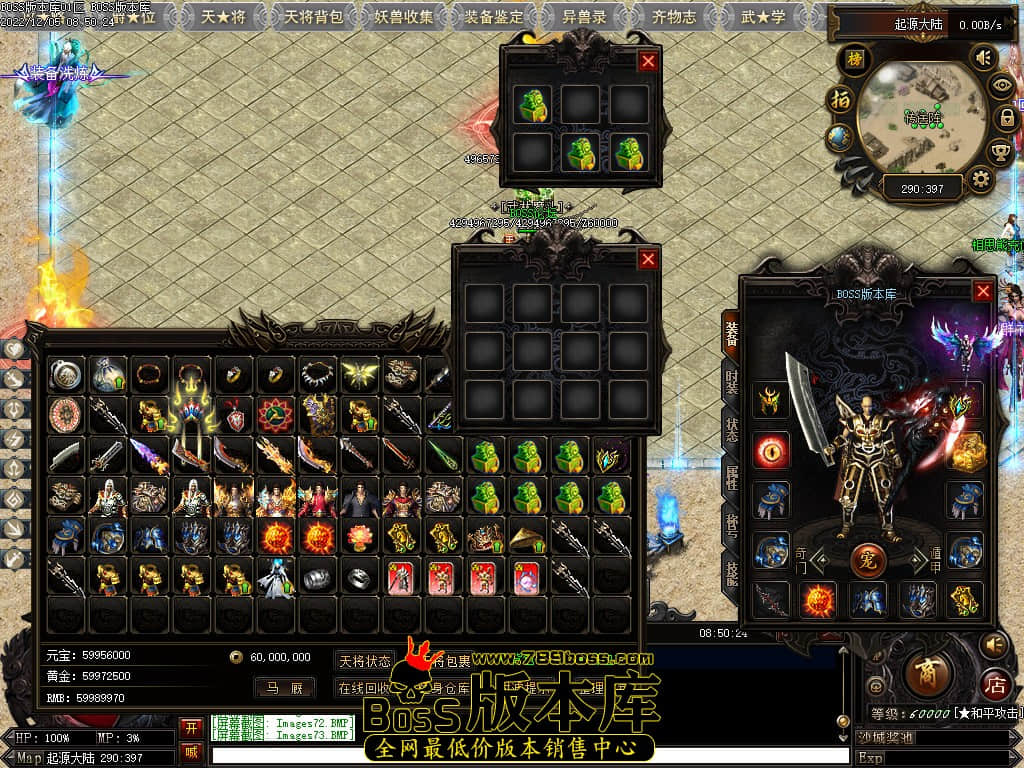Click the 拍 auction button by the minimap

tap(840, 100)
